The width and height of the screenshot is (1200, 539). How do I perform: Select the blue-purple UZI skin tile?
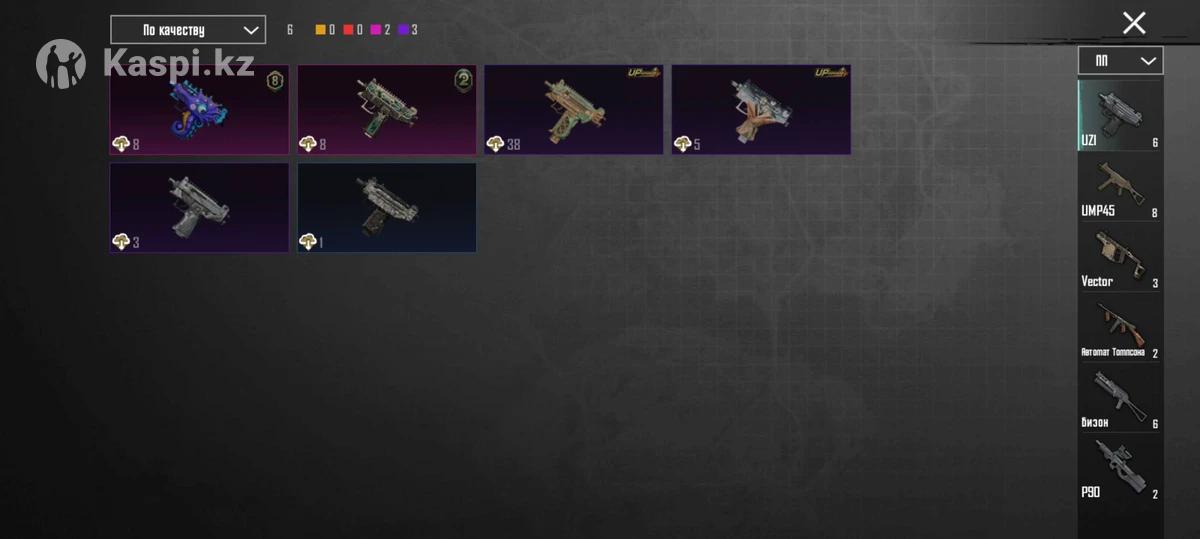click(199, 110)
